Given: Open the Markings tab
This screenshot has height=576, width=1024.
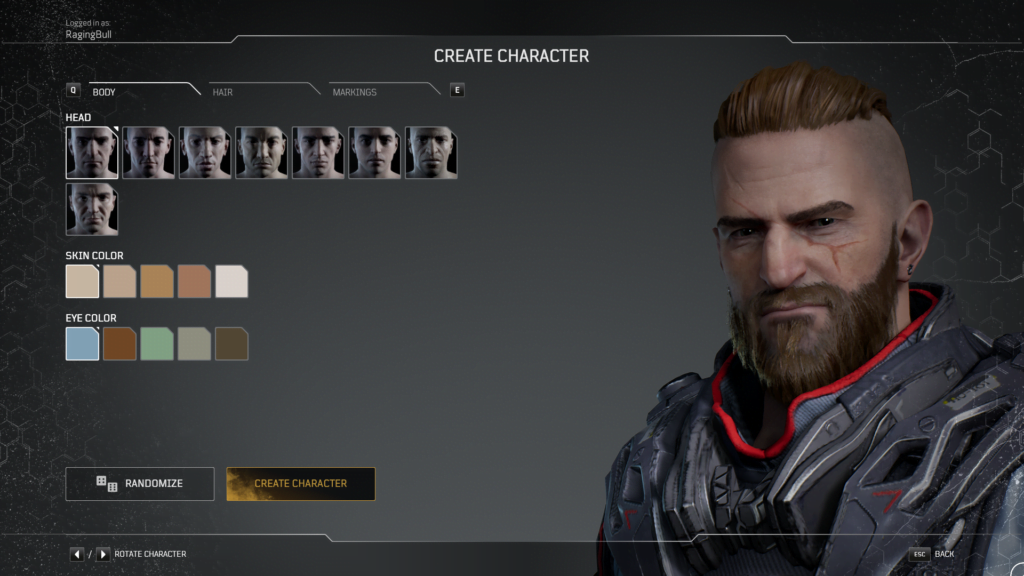Looking at the screenshot, I should [355, 92].
